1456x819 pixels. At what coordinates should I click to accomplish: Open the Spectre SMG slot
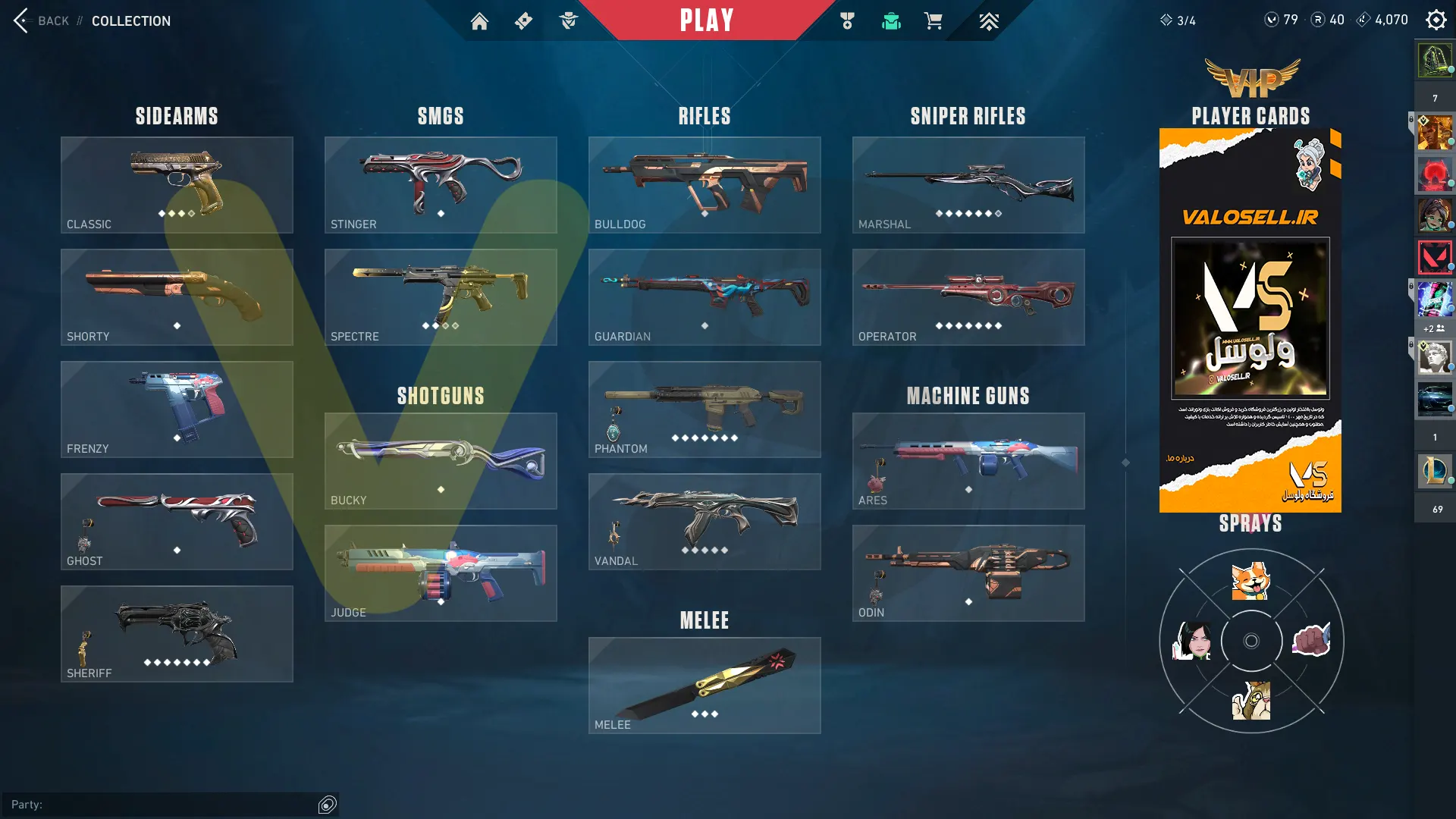point(441,297)
